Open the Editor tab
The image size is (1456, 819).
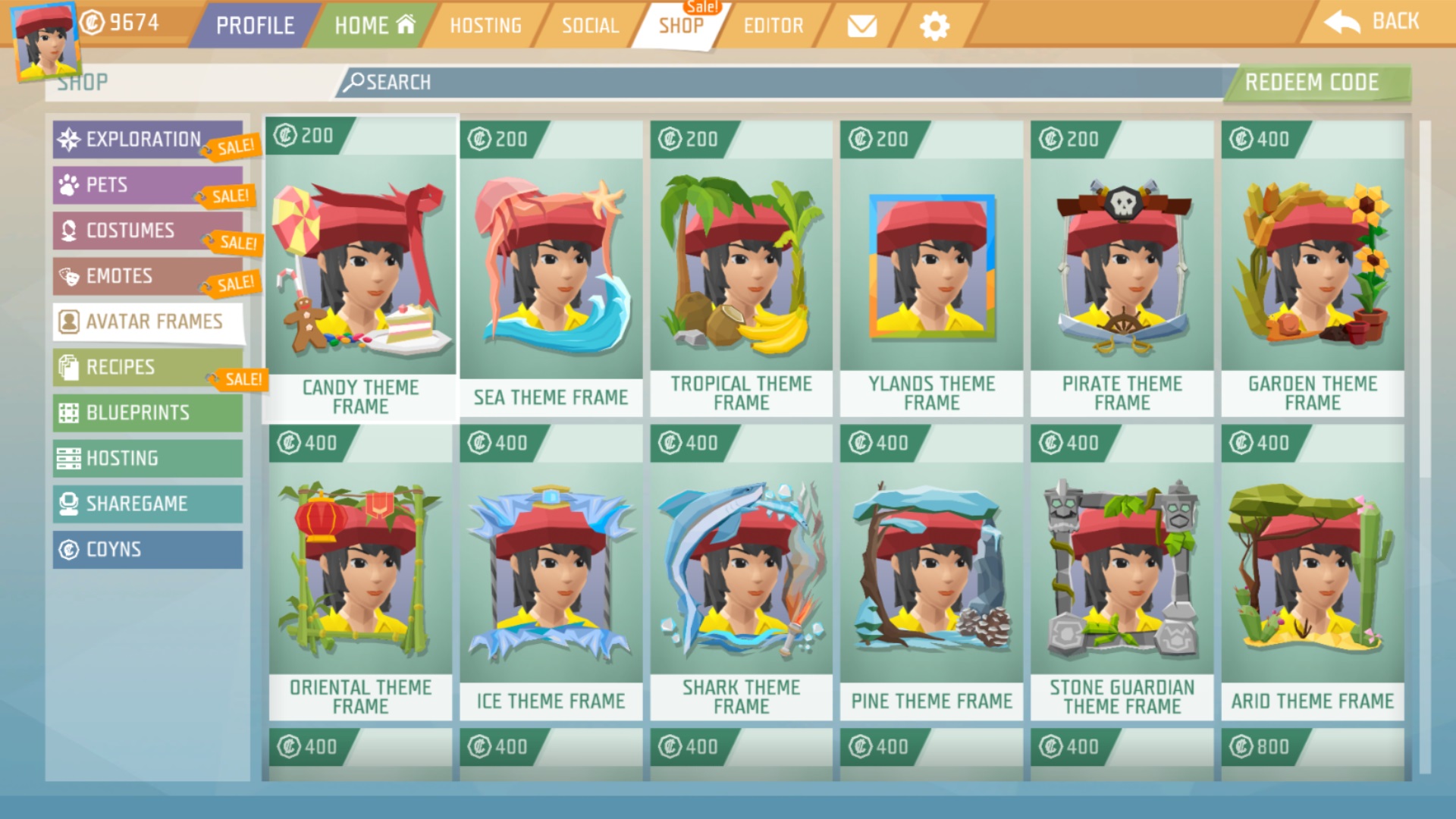pos(773,26)
